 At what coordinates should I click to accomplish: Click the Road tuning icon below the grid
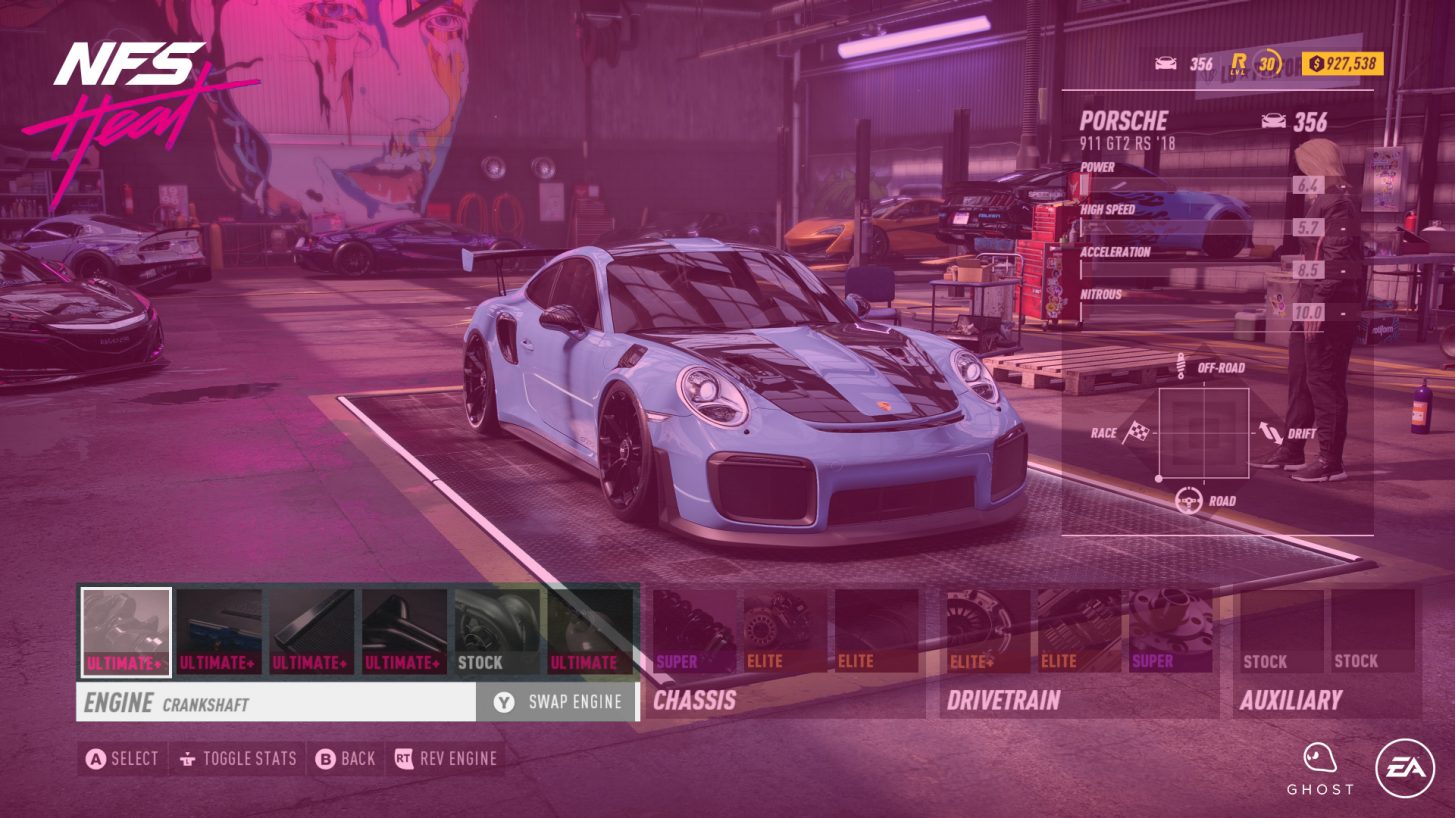pyautogui.click(x=1191, y=500)
